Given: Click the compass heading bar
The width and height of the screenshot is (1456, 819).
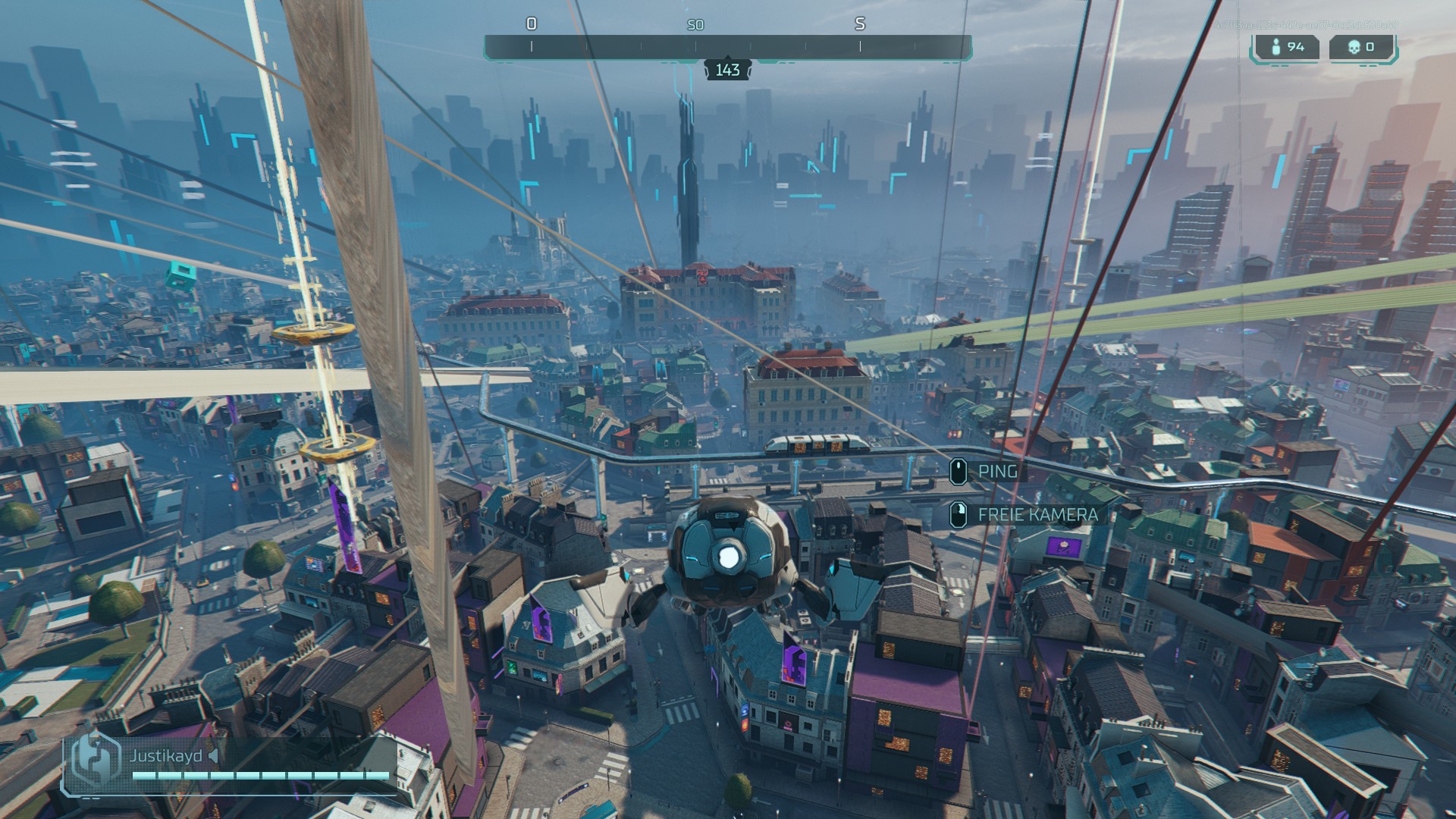Looking at the screenshot, I should pos(727,47).
